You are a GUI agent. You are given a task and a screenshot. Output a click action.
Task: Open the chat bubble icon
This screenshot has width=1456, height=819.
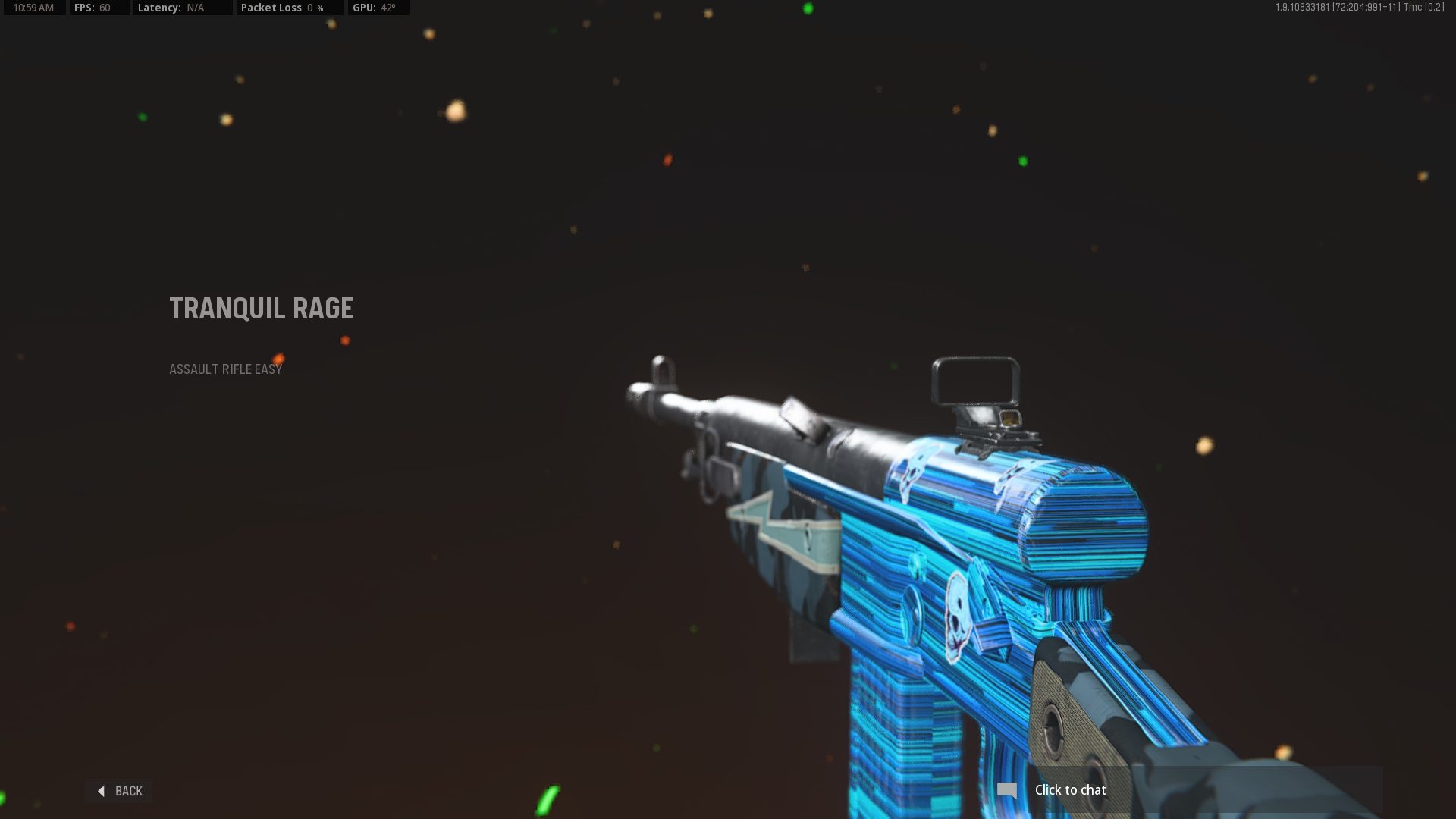[x=1009, y=789]
